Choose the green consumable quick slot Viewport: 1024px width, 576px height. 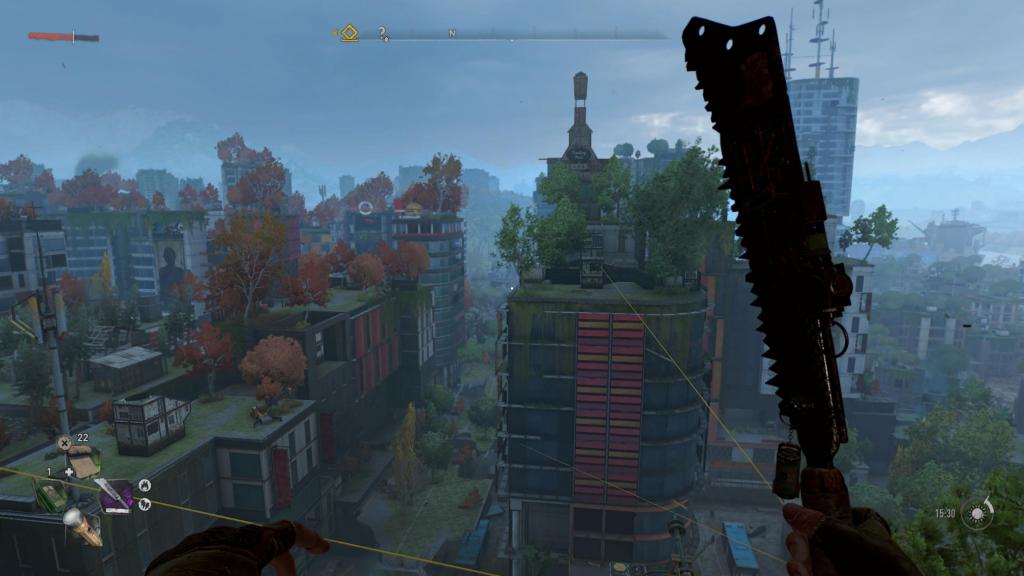[x=49, y=492]
